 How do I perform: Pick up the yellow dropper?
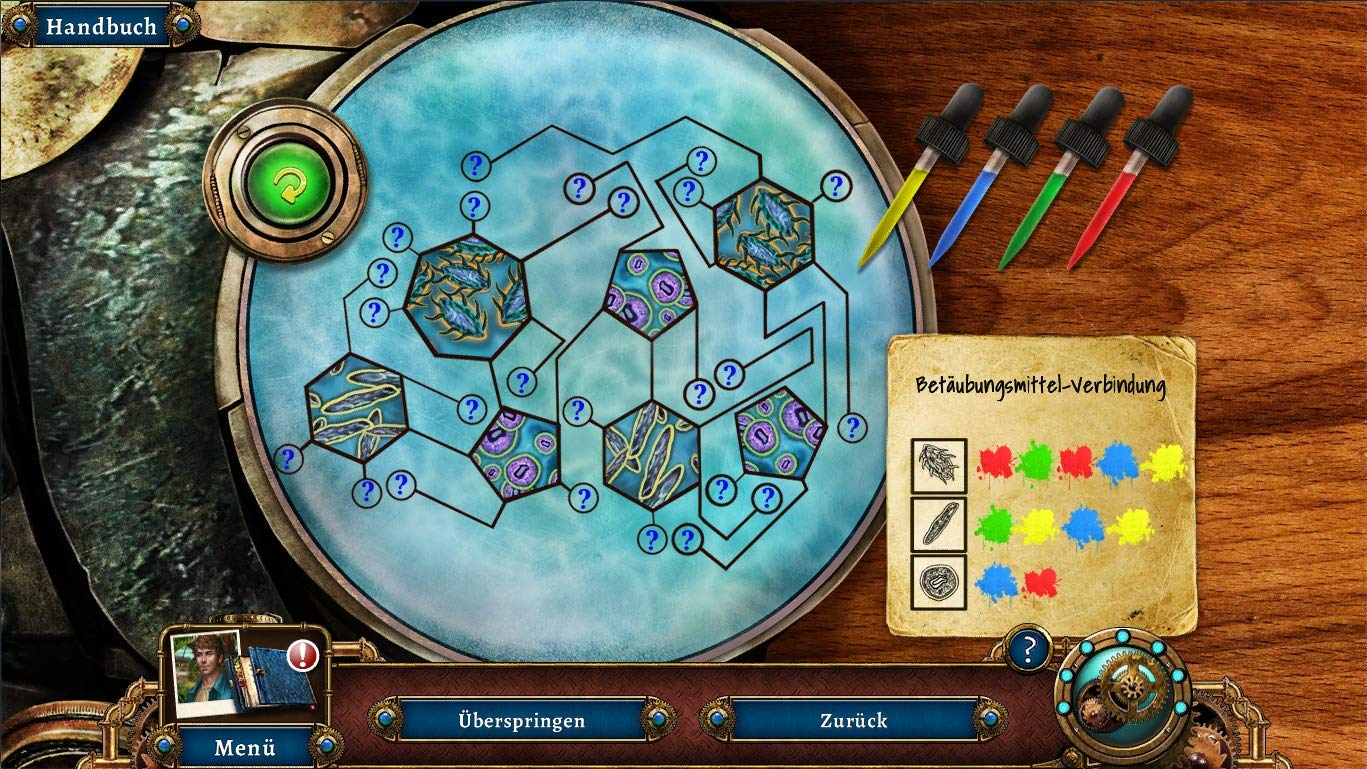(906, 183)
